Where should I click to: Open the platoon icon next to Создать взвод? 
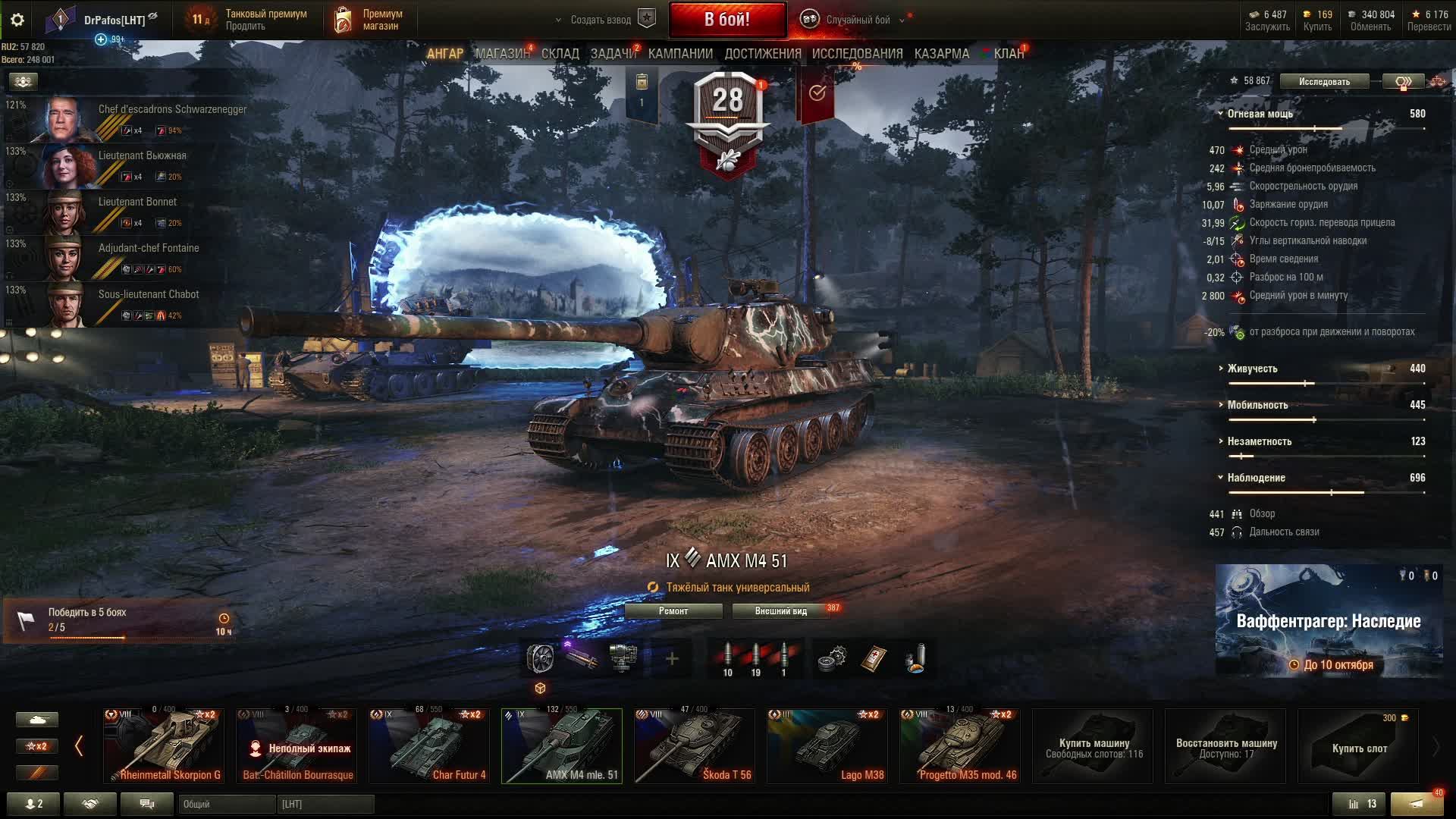click(x=645, y=19)
